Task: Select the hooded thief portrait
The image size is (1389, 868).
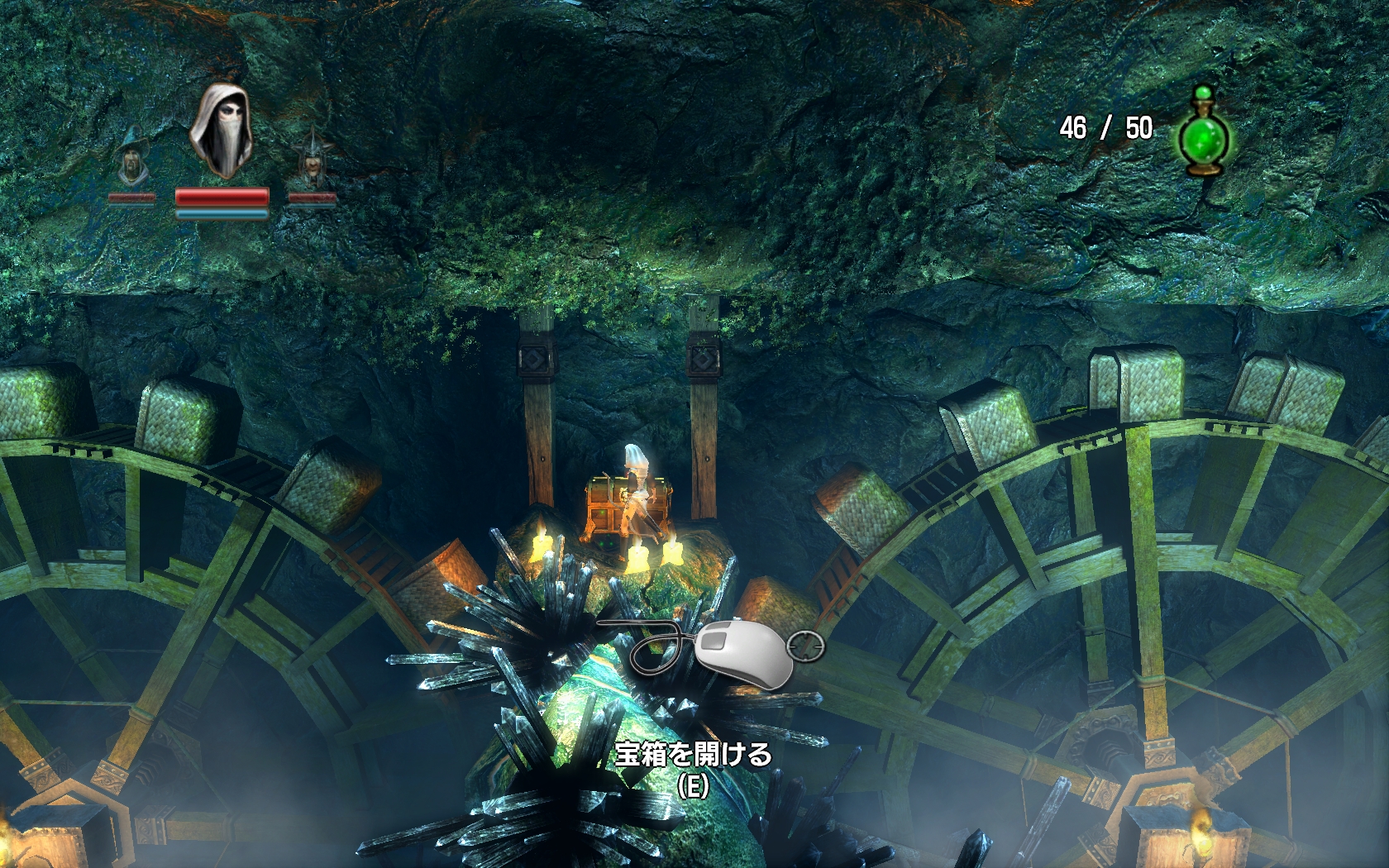Action: click(x=221, y=131)
